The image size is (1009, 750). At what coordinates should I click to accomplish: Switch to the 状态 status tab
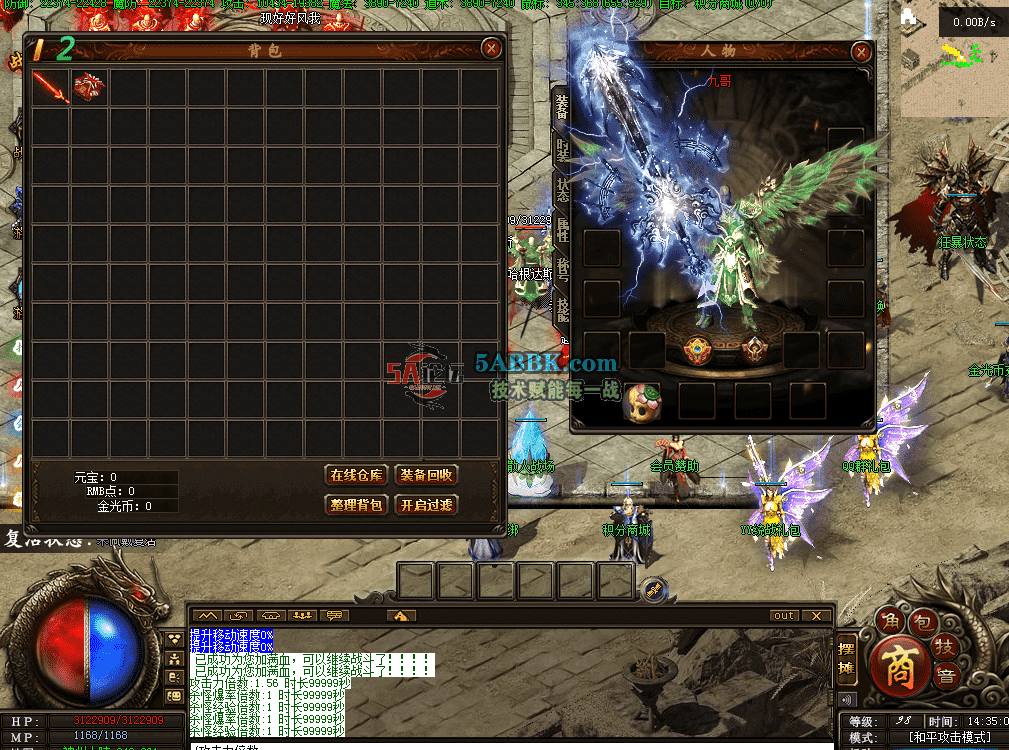(562, 191)
